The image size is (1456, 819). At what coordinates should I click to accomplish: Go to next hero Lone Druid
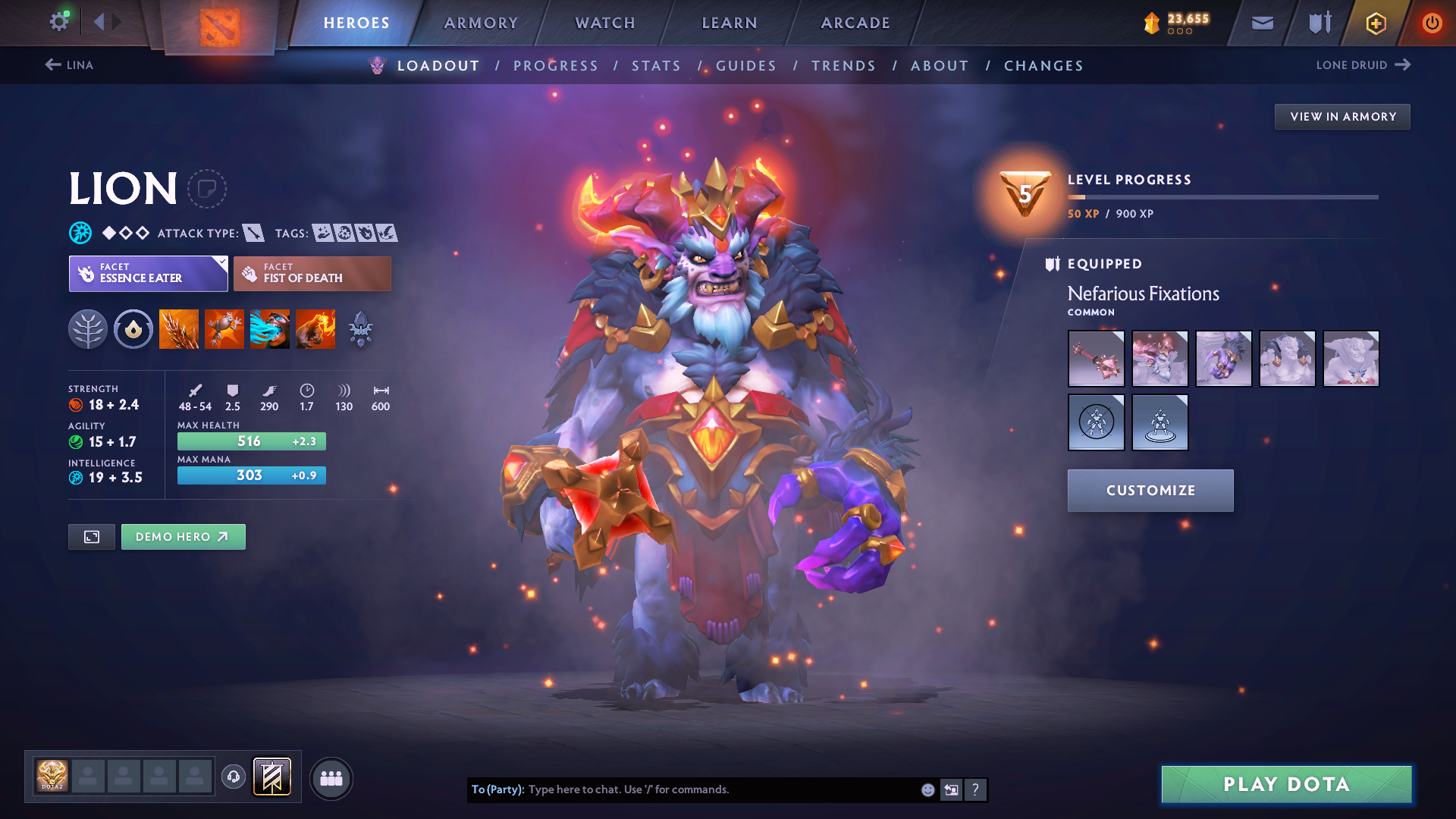pyautogui.click(x=1363, y=65)
